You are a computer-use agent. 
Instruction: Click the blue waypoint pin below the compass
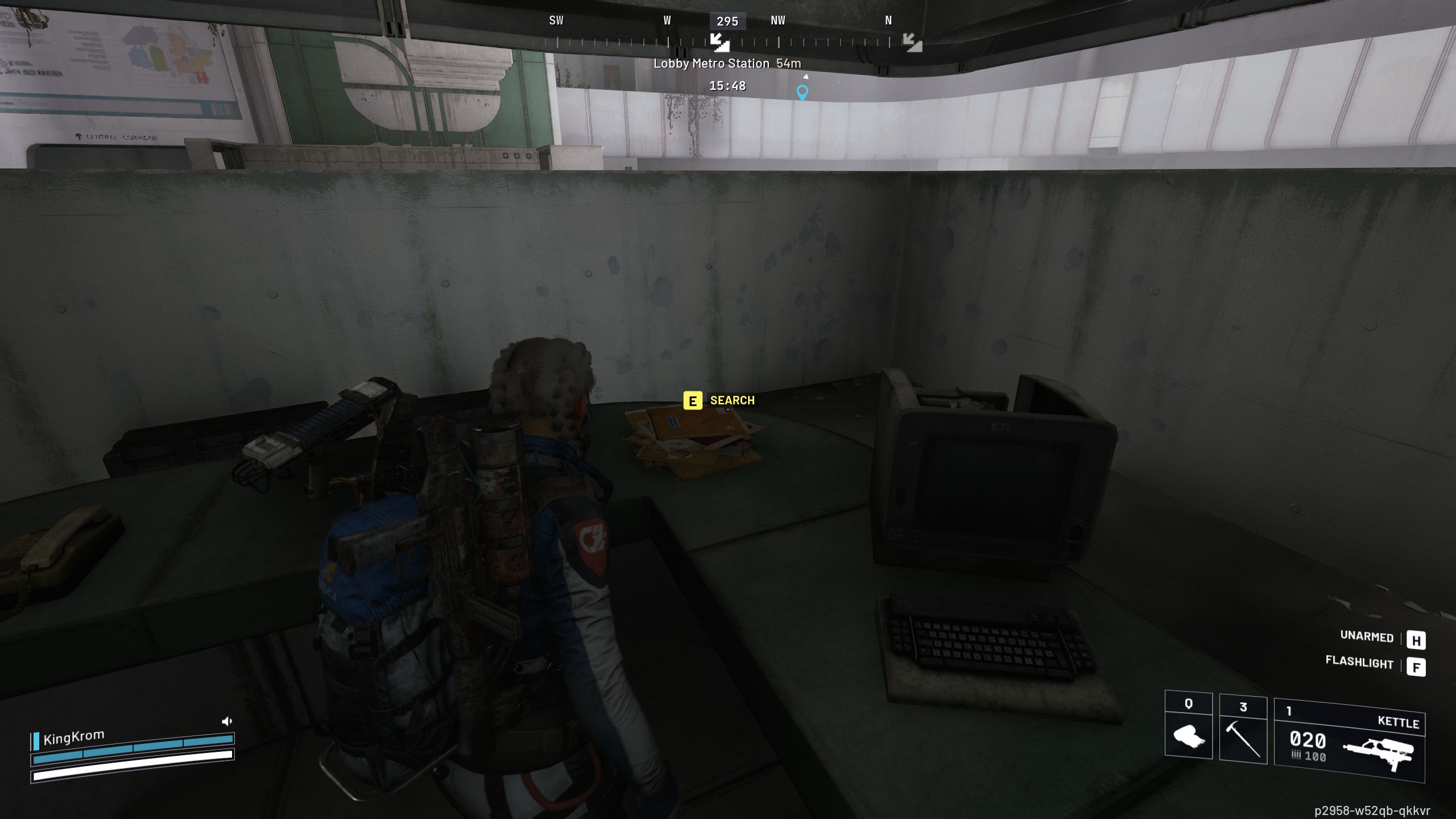click(x=803, y=91)
